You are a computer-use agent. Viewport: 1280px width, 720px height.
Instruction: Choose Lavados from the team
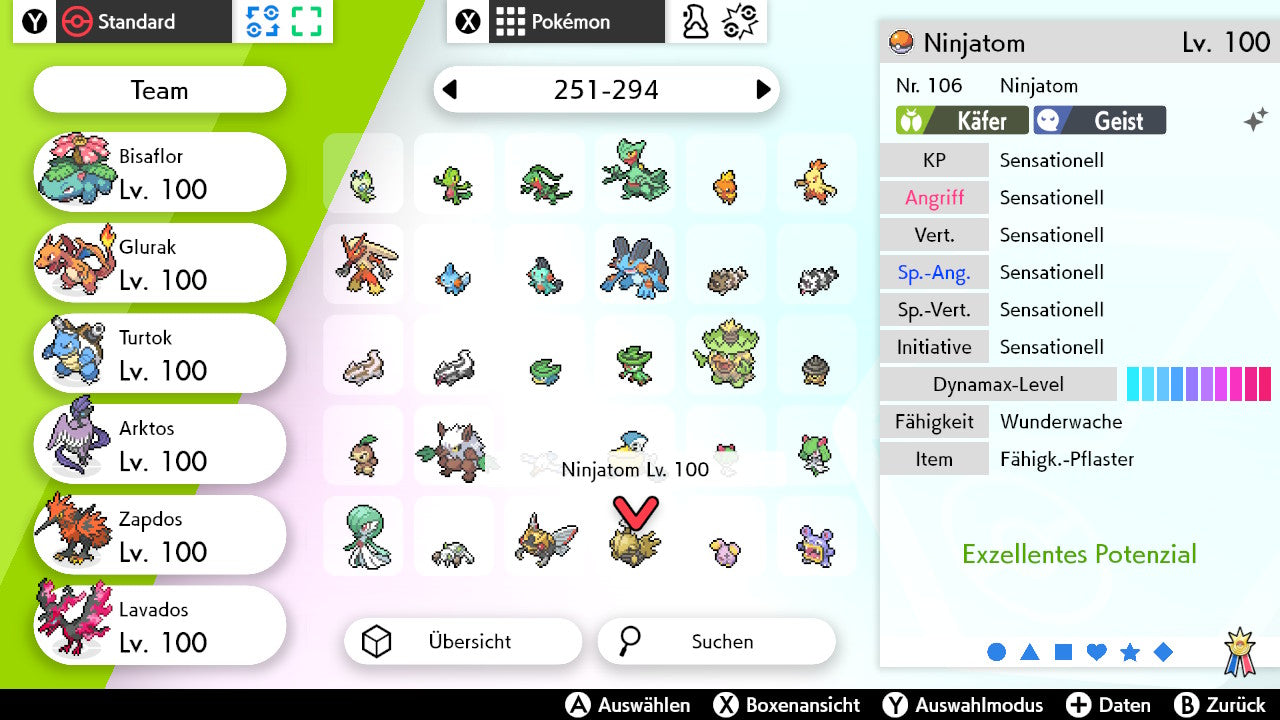(x=160, y=627)
